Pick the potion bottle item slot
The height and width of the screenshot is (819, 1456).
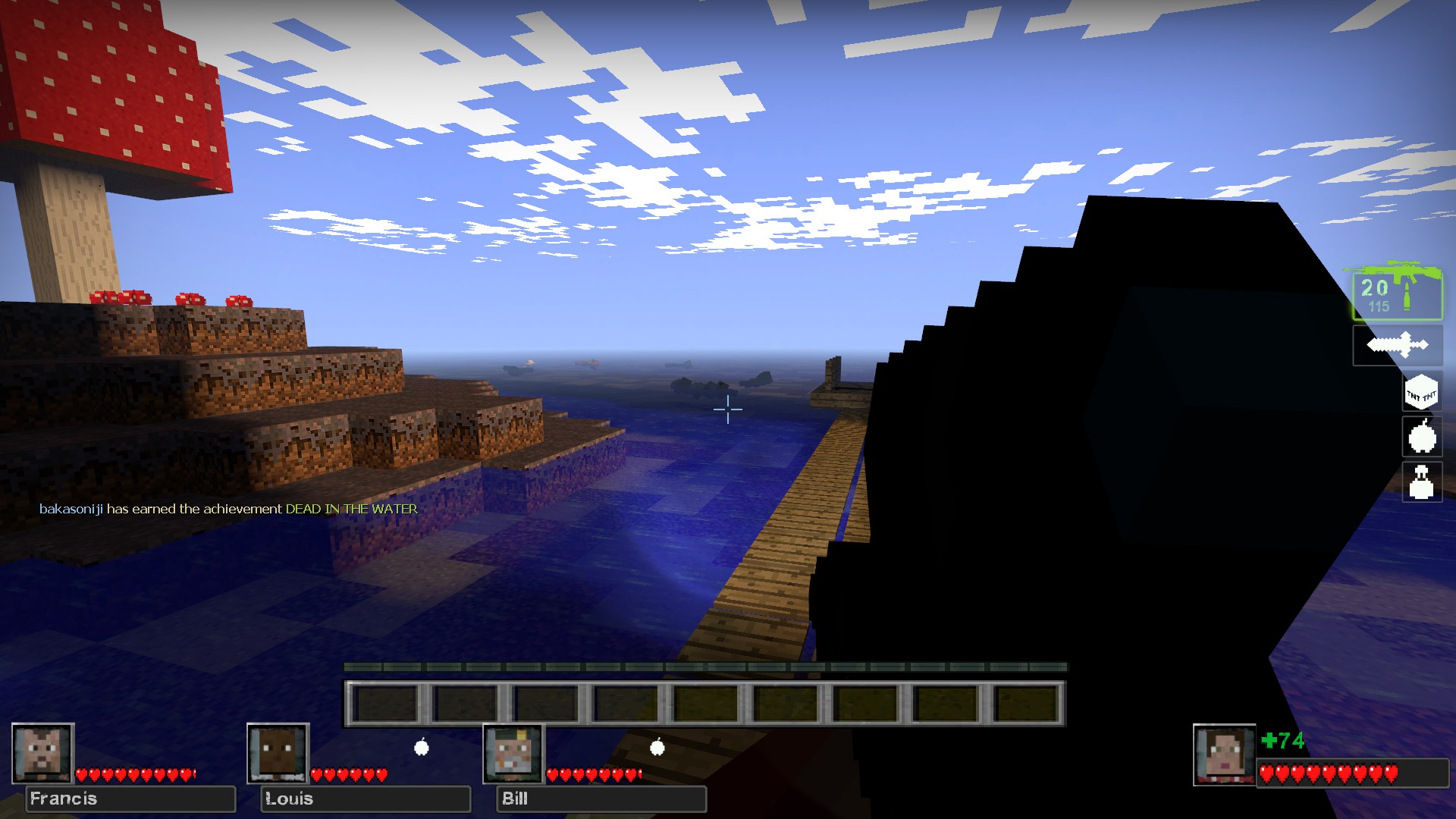1421,482
